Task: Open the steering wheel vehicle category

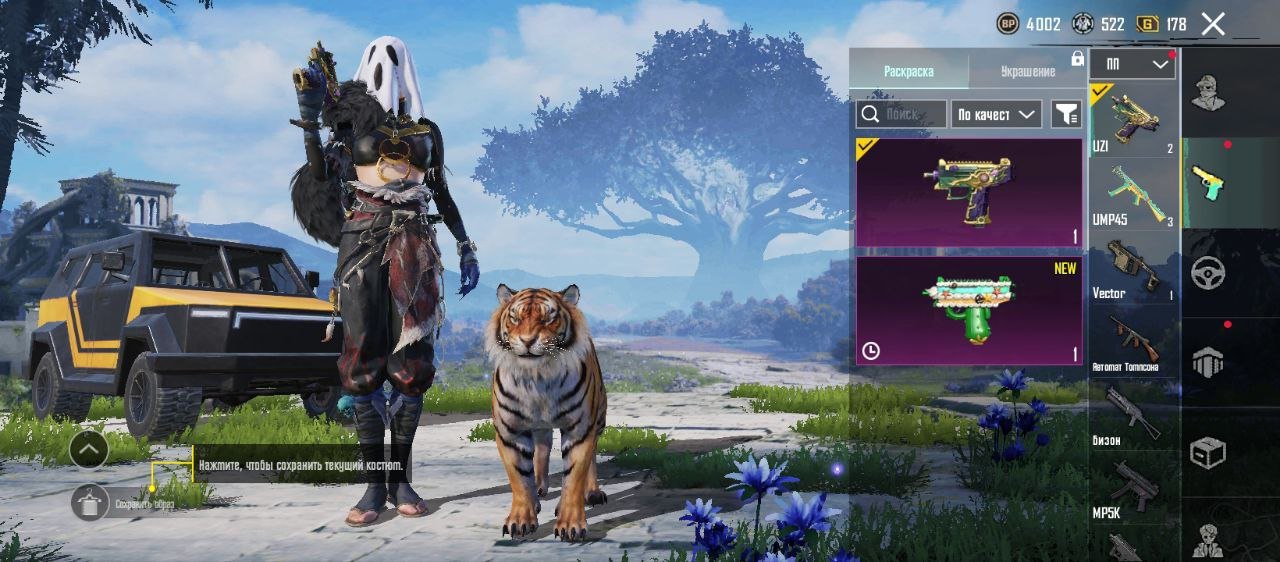Action: (1208, 273)
